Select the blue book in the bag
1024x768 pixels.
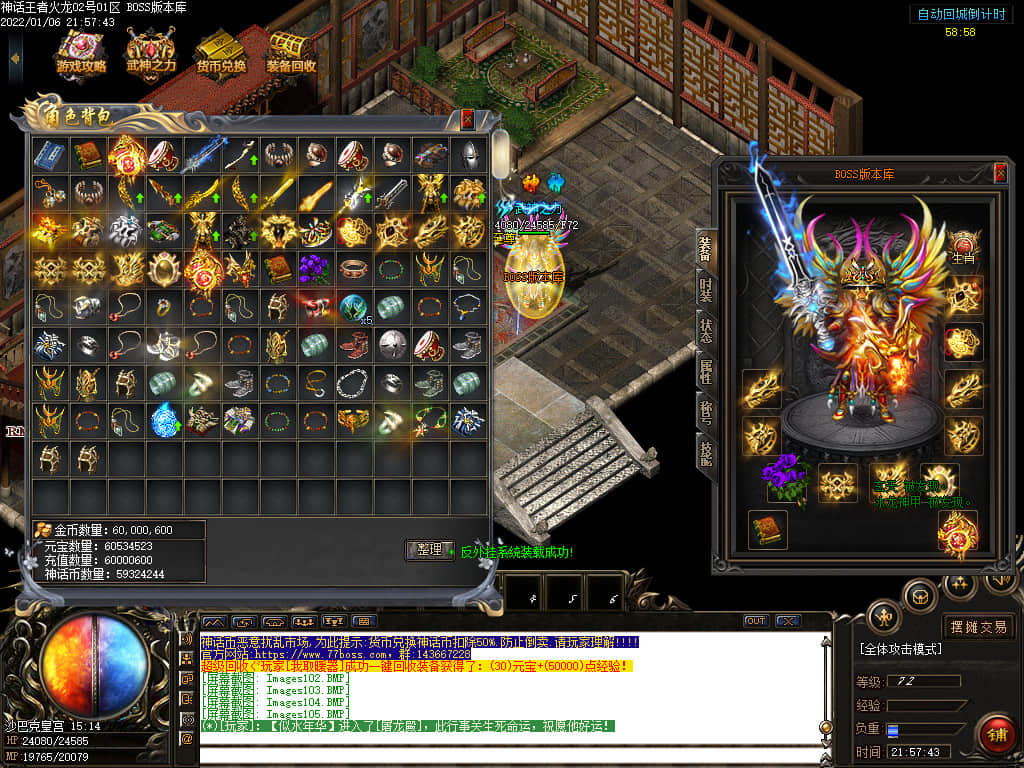coord(50,155)
